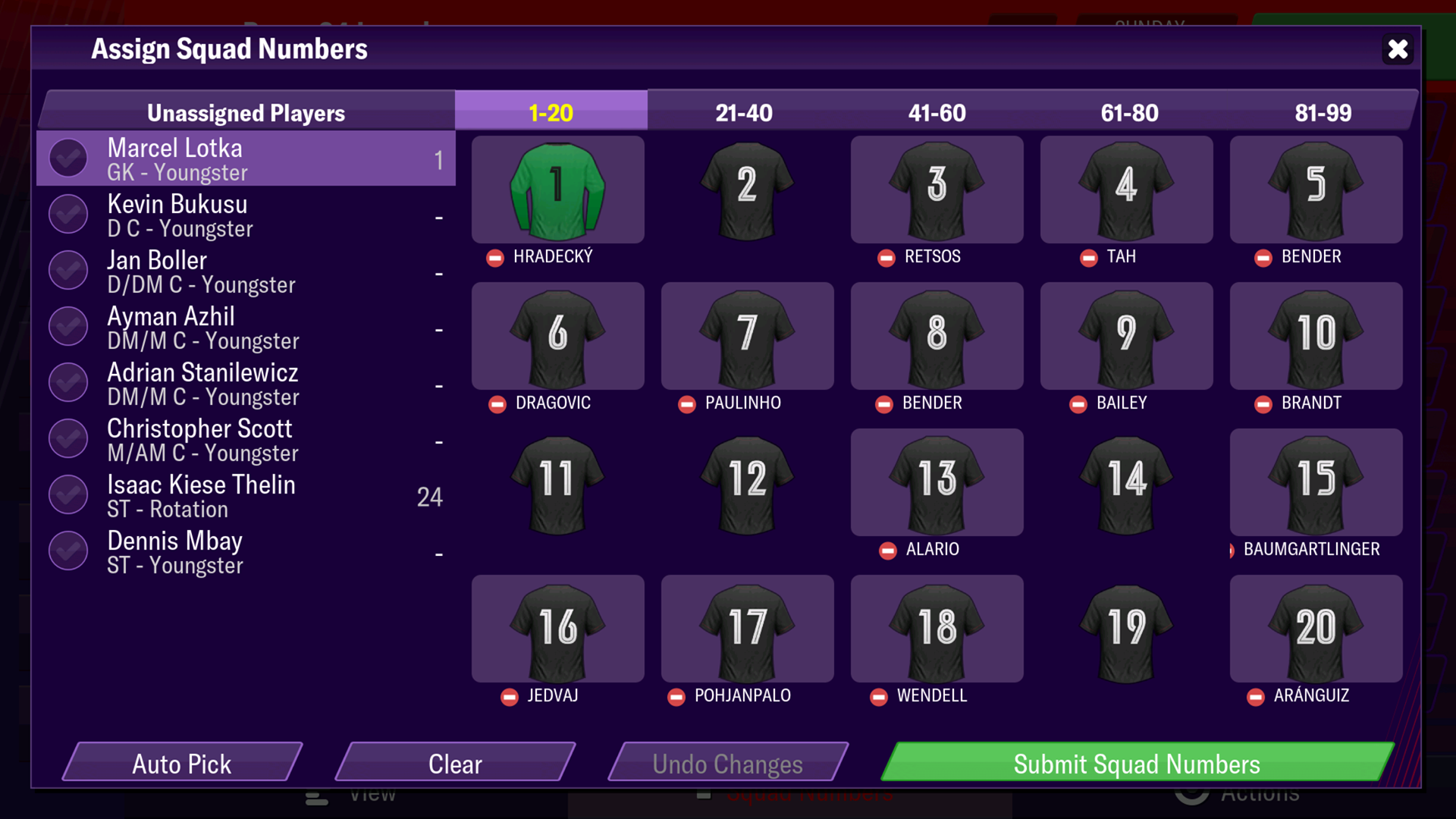Choose shirt number 19 for assignment
Viewport: 1456px width, 819px height.
click(x=1125, y=629)
